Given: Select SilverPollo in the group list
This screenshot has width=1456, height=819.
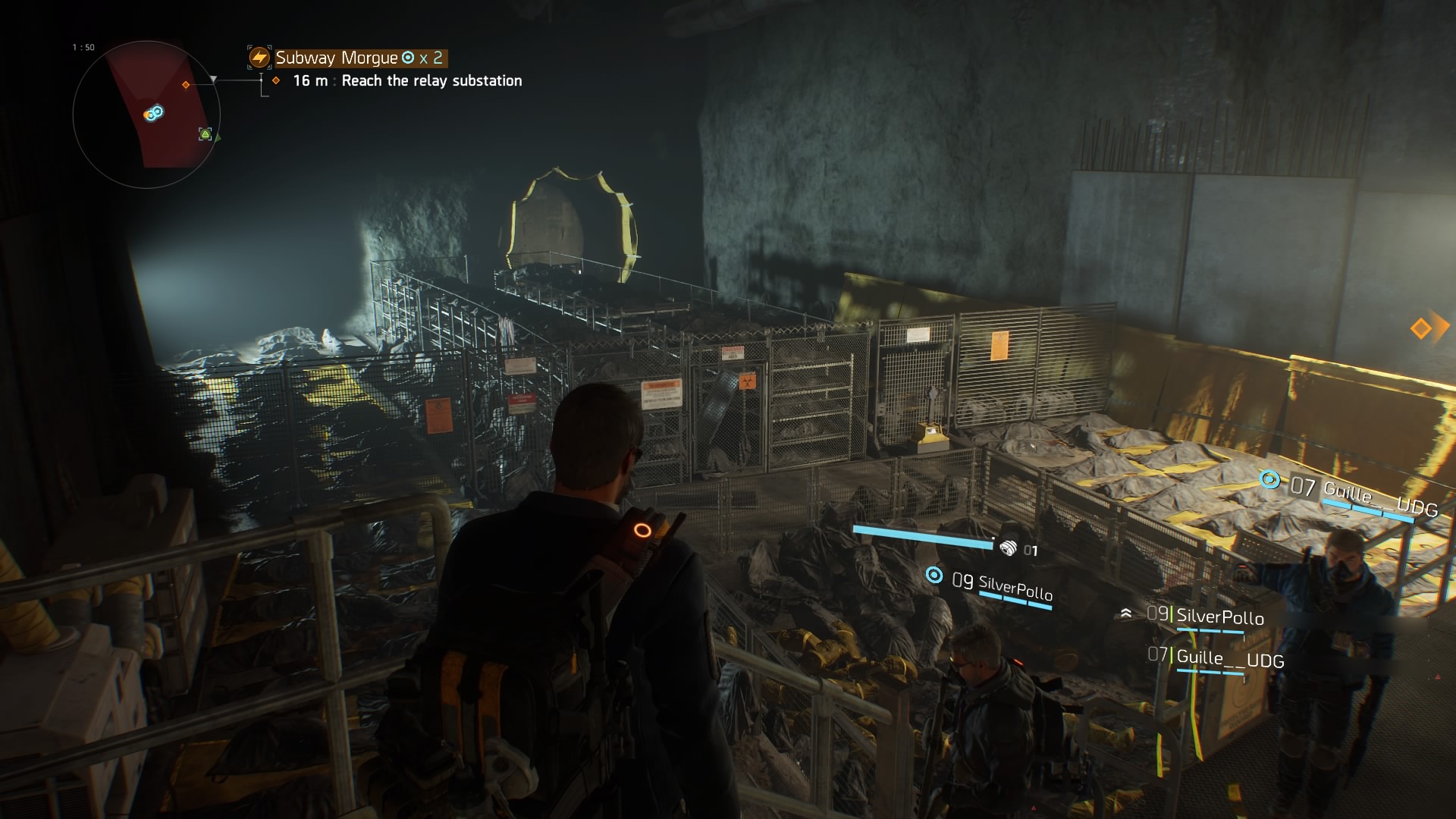Looking at the screenshot, I should click(1219, 617).
